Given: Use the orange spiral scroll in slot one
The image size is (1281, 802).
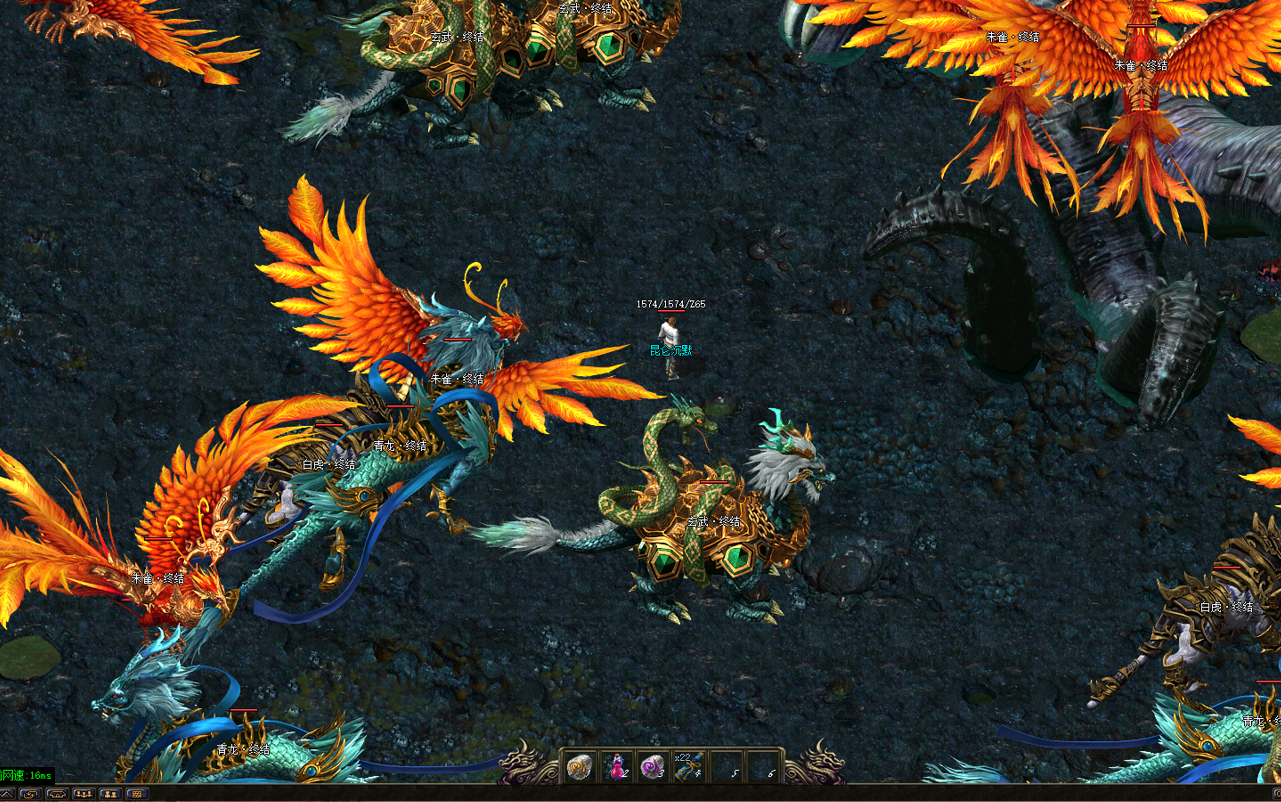Looking at the screenshot, I should 580,767.
